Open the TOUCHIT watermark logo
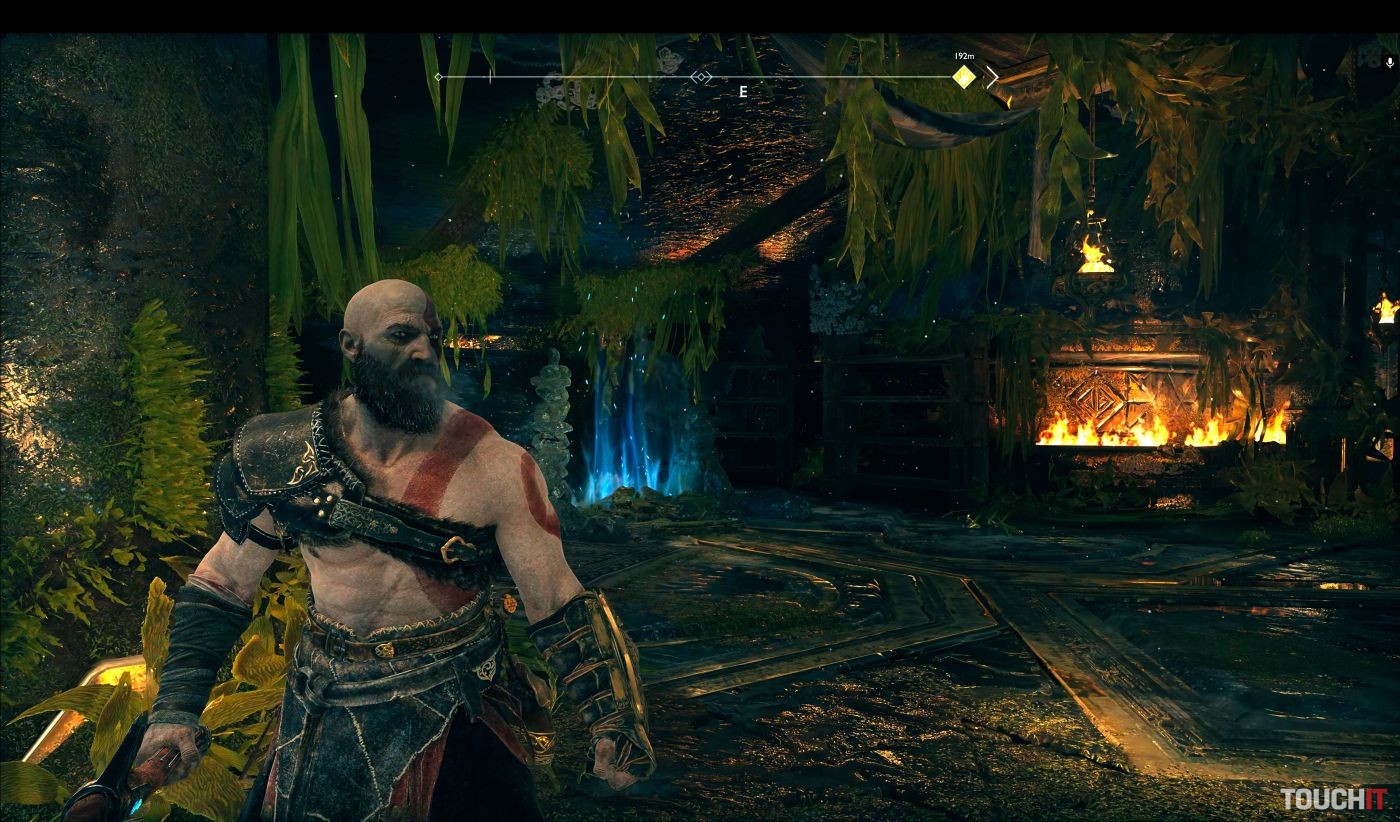Viewport: 1400px width, 822px height. tap(1333, 799)
